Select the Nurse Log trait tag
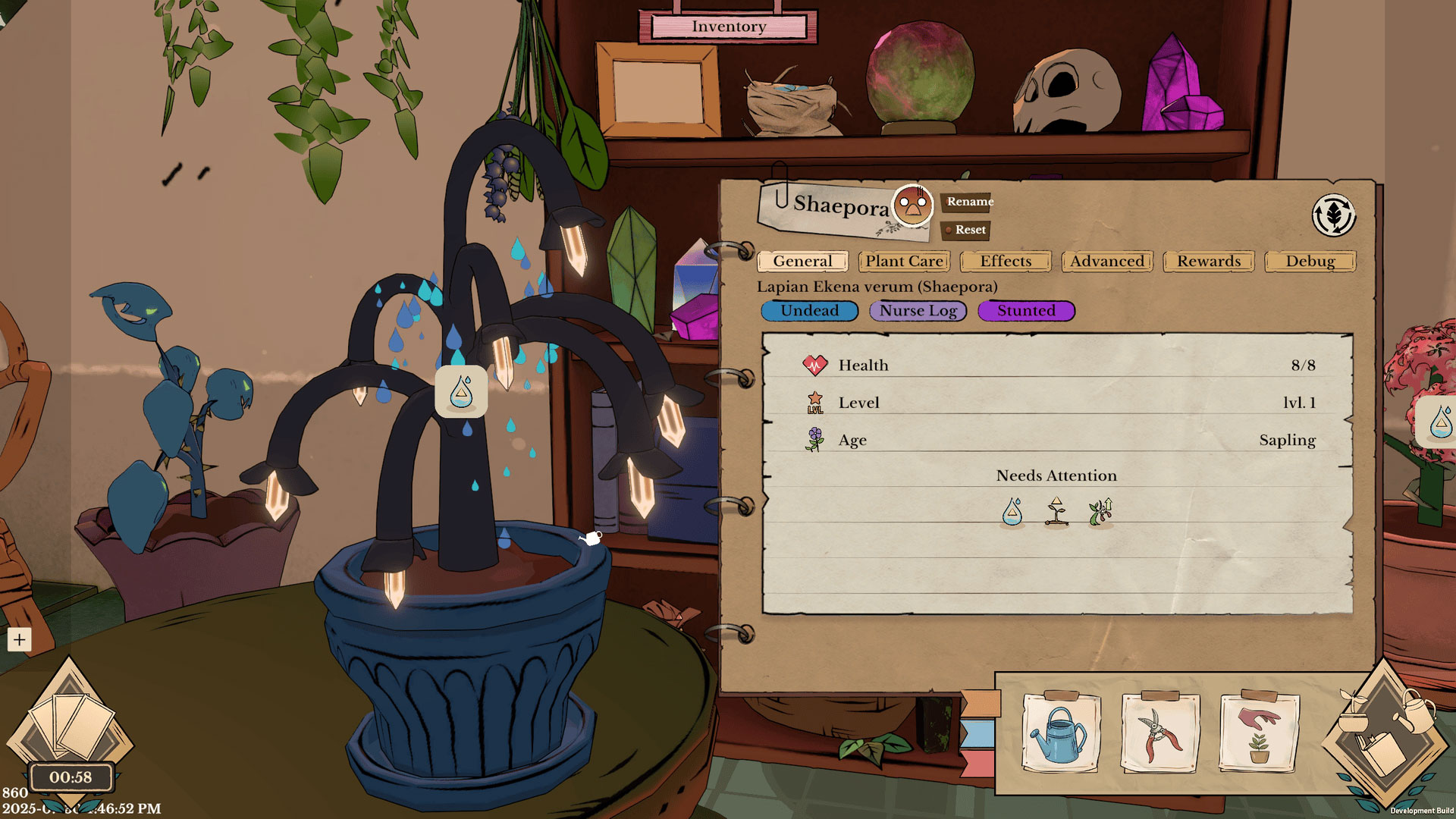Image resolution: width=1456 pixels, height=819 pixels. (918, 311)
